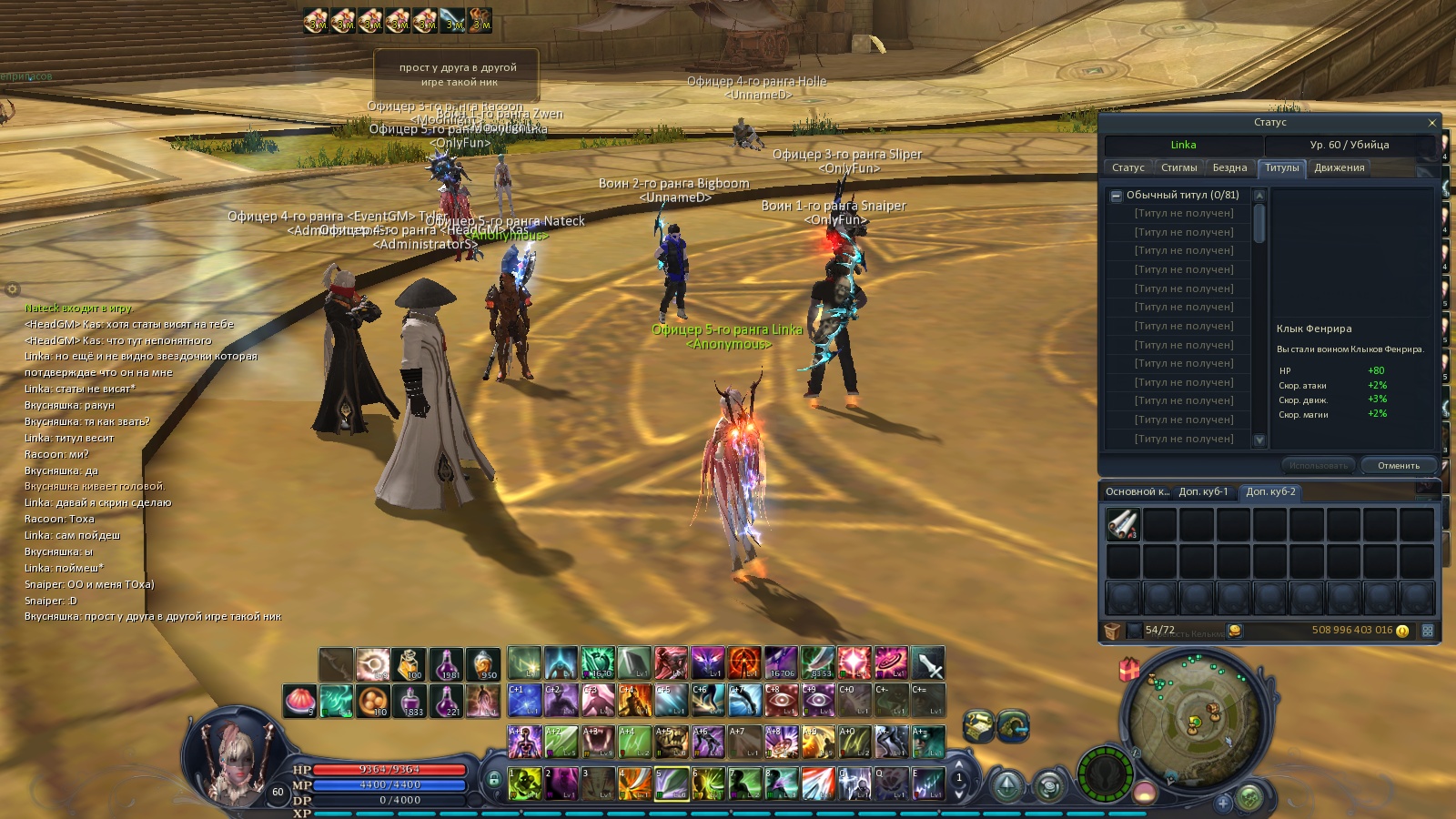
Task: Collapse the Обычный титул list
Action: (1116, 196)
